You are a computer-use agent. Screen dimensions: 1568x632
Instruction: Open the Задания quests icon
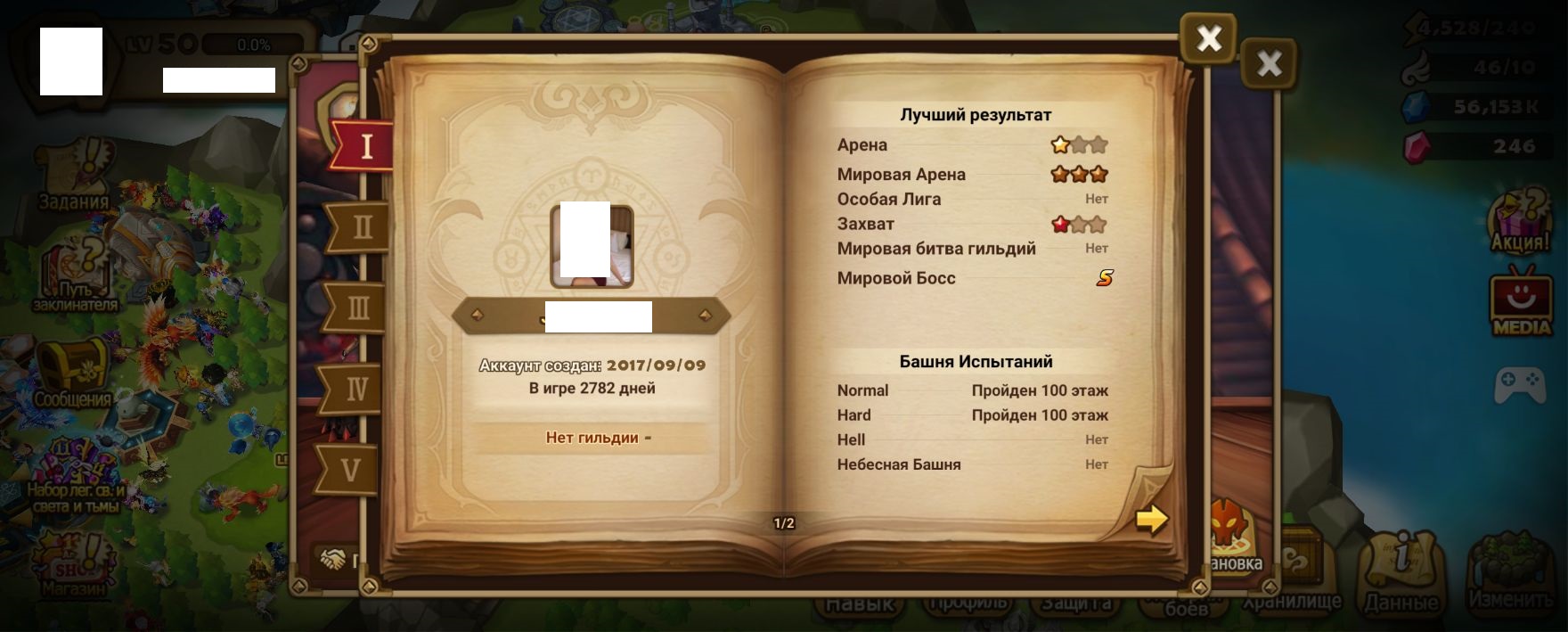tap(73, 176)
